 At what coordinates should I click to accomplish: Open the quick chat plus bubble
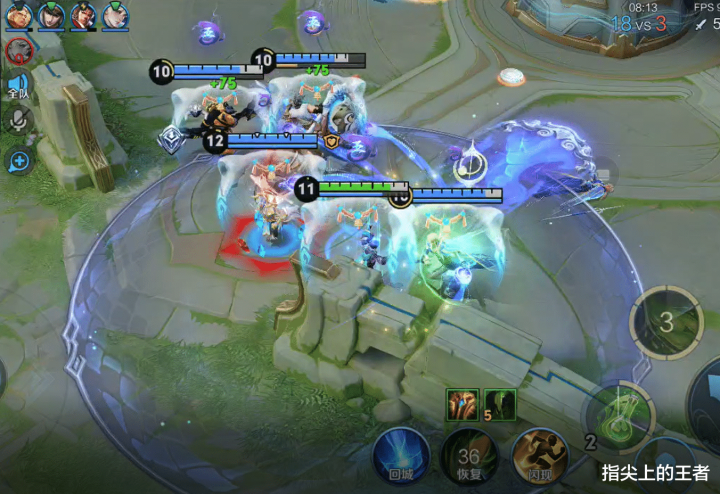(x=17, y=160)
